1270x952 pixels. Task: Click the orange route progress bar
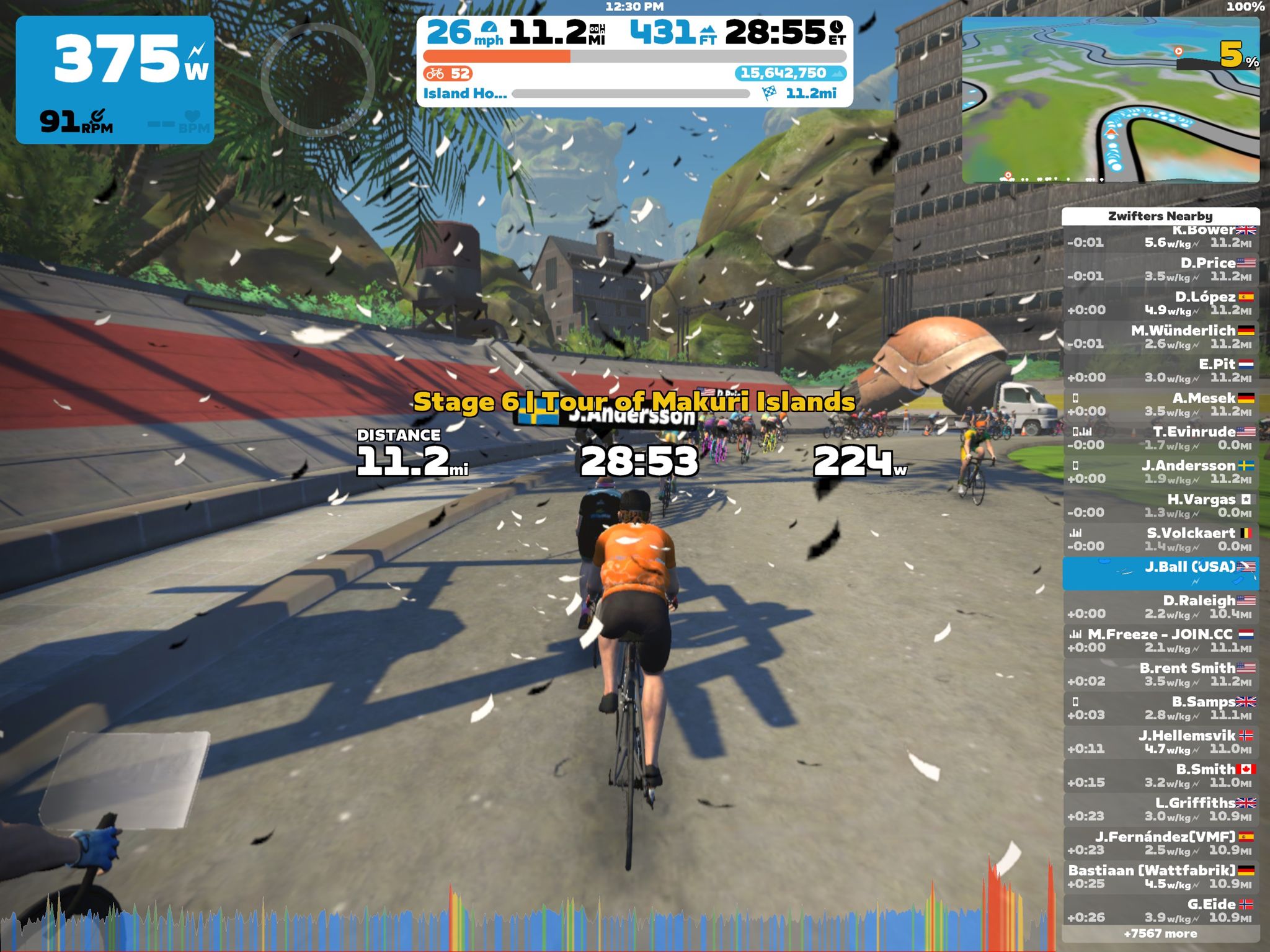496,55
